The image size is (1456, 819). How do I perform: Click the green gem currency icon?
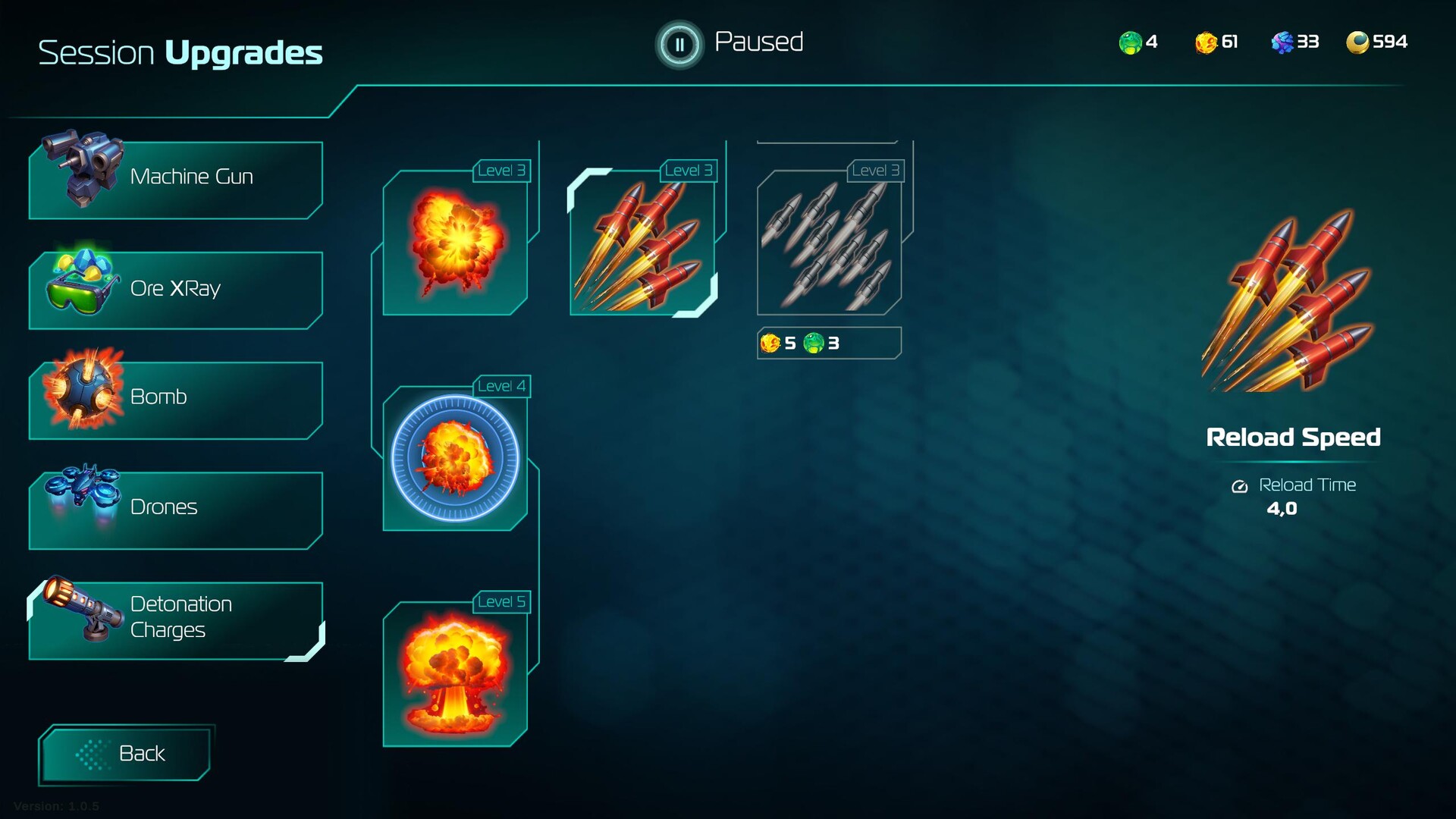tap(1129, 42)
